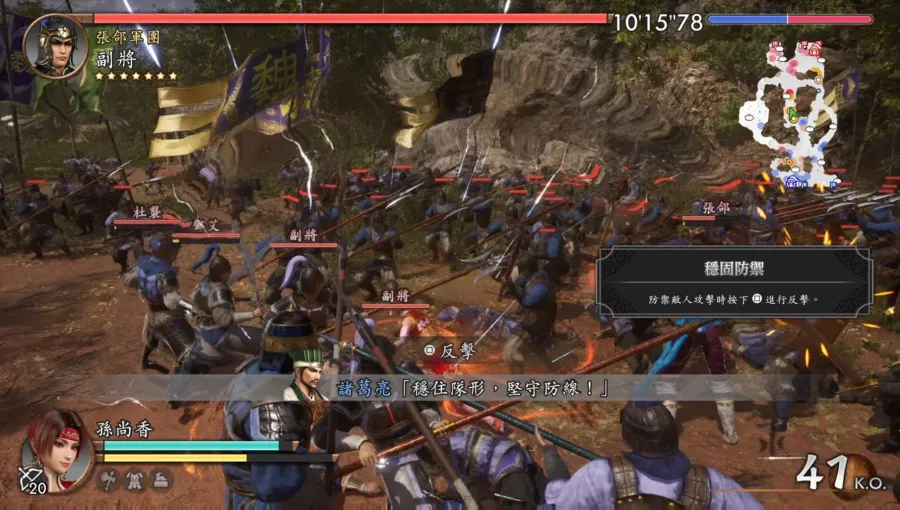This screenshot has height=510, width=900.
Task: Click the armor buff icon
Action: 133,480
